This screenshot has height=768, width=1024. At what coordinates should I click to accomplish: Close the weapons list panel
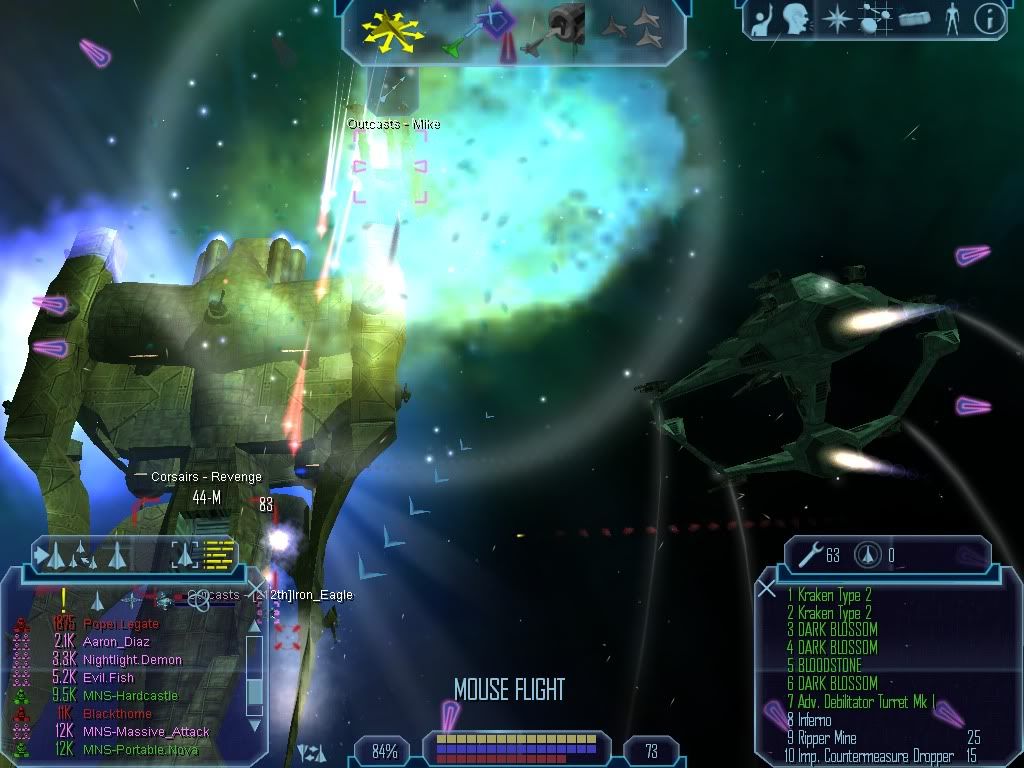(767, 588)
